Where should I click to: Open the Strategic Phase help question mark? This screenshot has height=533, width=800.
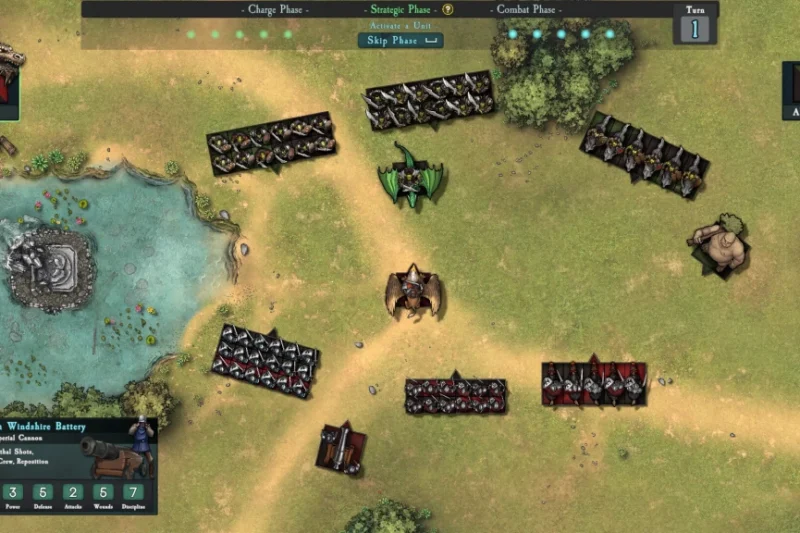pos(448,10)
